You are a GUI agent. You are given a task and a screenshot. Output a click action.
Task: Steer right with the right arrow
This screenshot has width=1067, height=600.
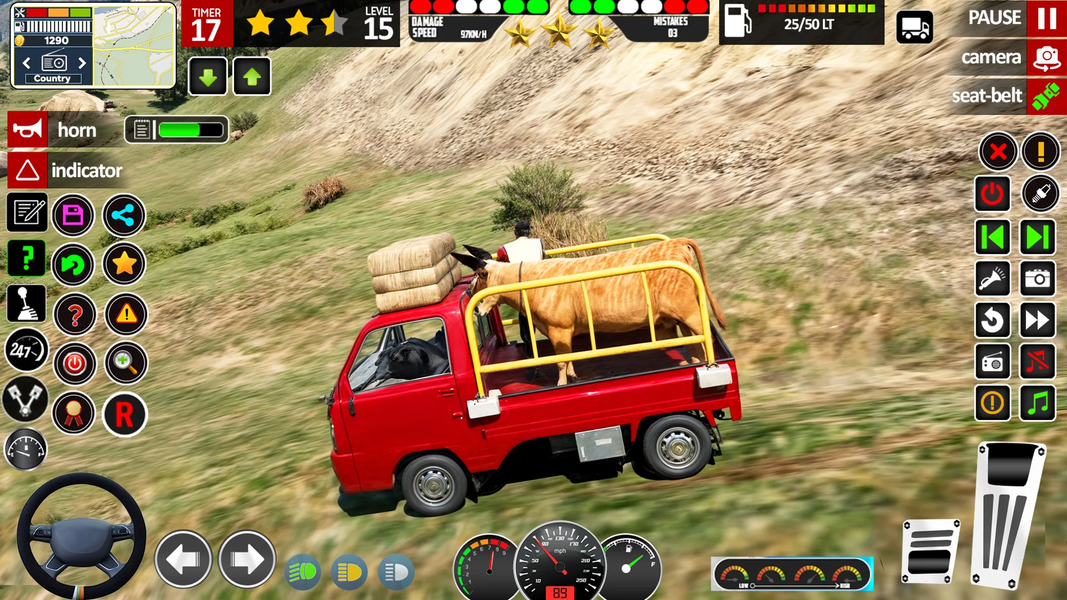point(246,559)
